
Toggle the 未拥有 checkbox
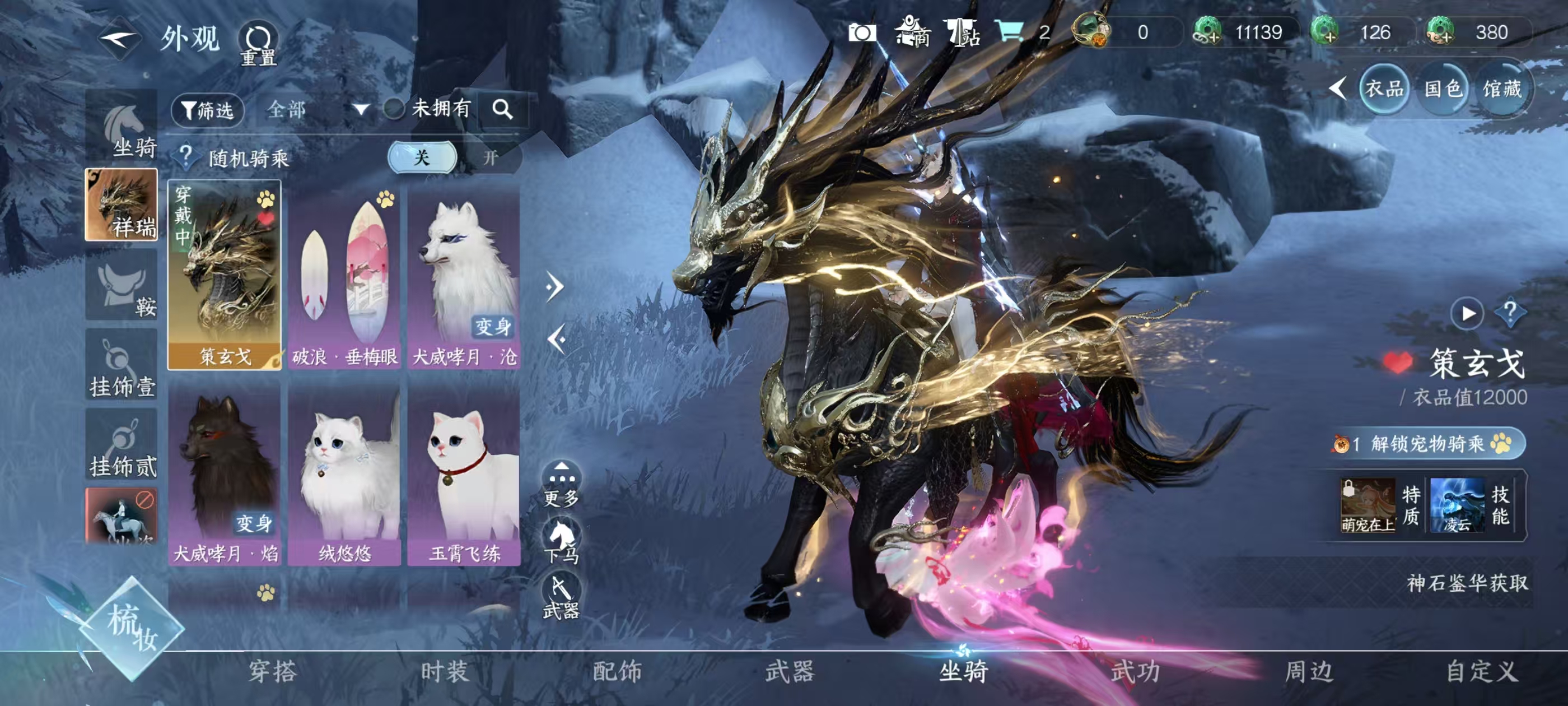[x=394, y=110]
